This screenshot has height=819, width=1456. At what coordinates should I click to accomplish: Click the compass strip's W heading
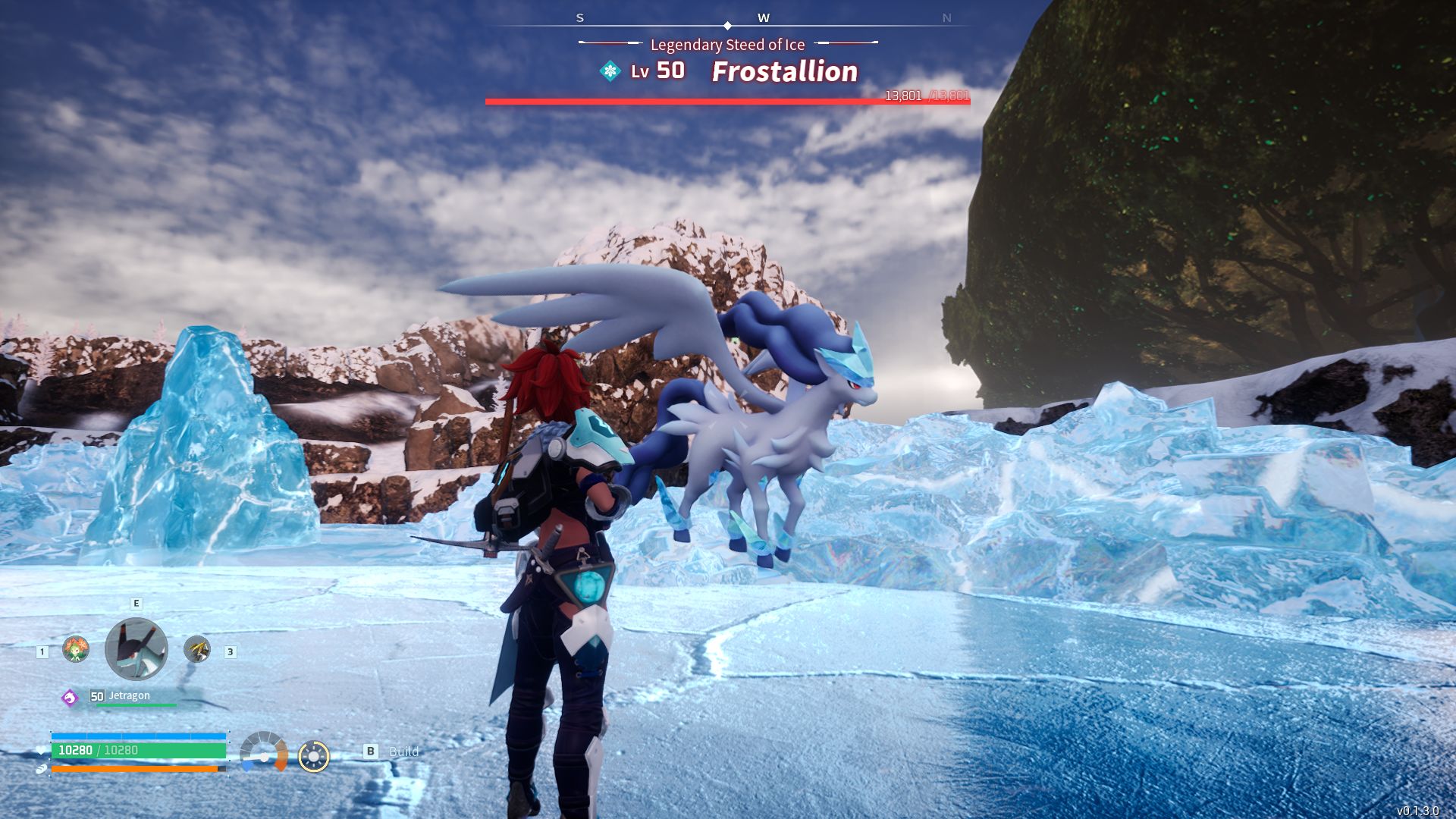[764, 18]
